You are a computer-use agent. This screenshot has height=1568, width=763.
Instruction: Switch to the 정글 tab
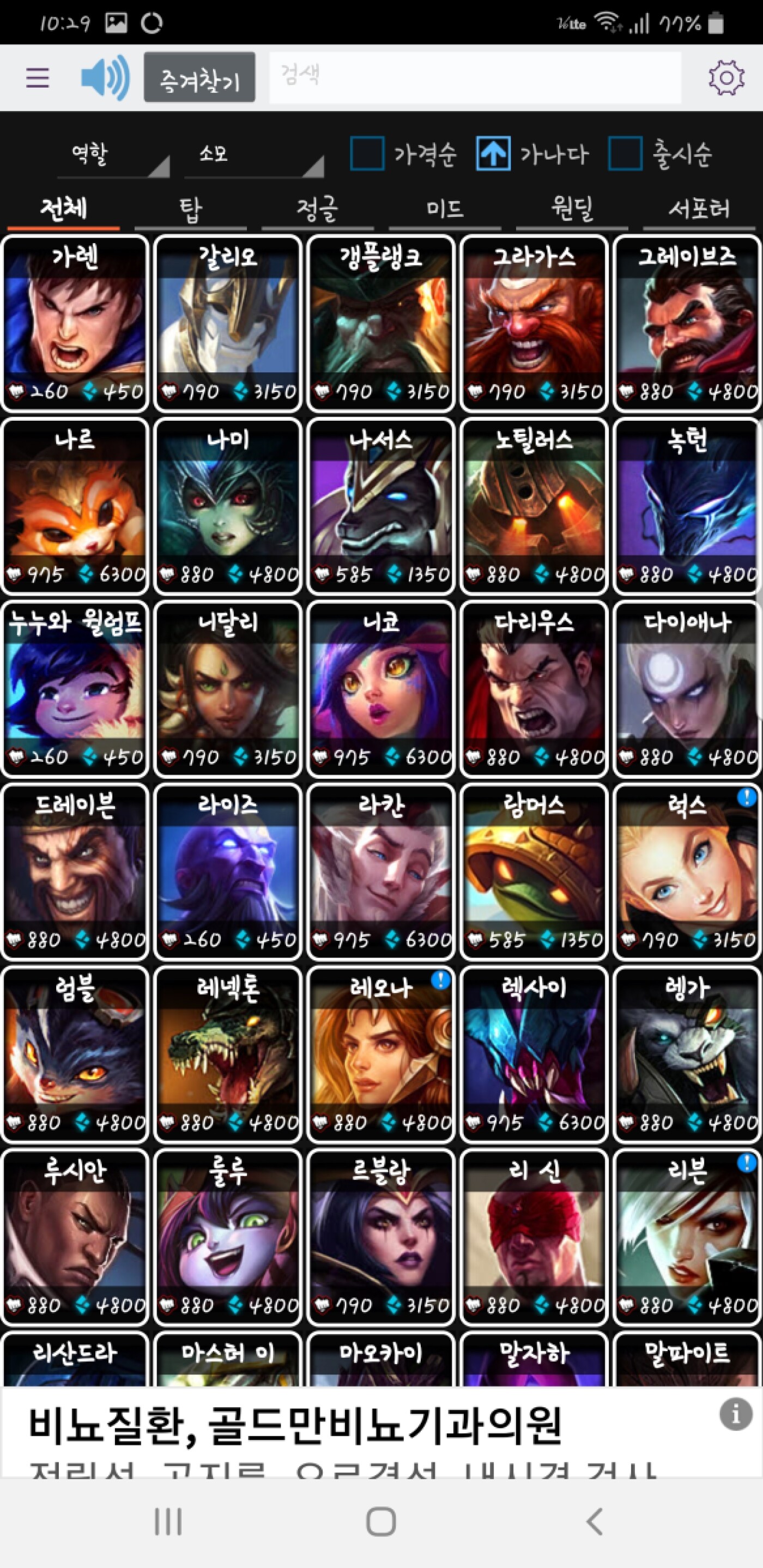(317, 210)
